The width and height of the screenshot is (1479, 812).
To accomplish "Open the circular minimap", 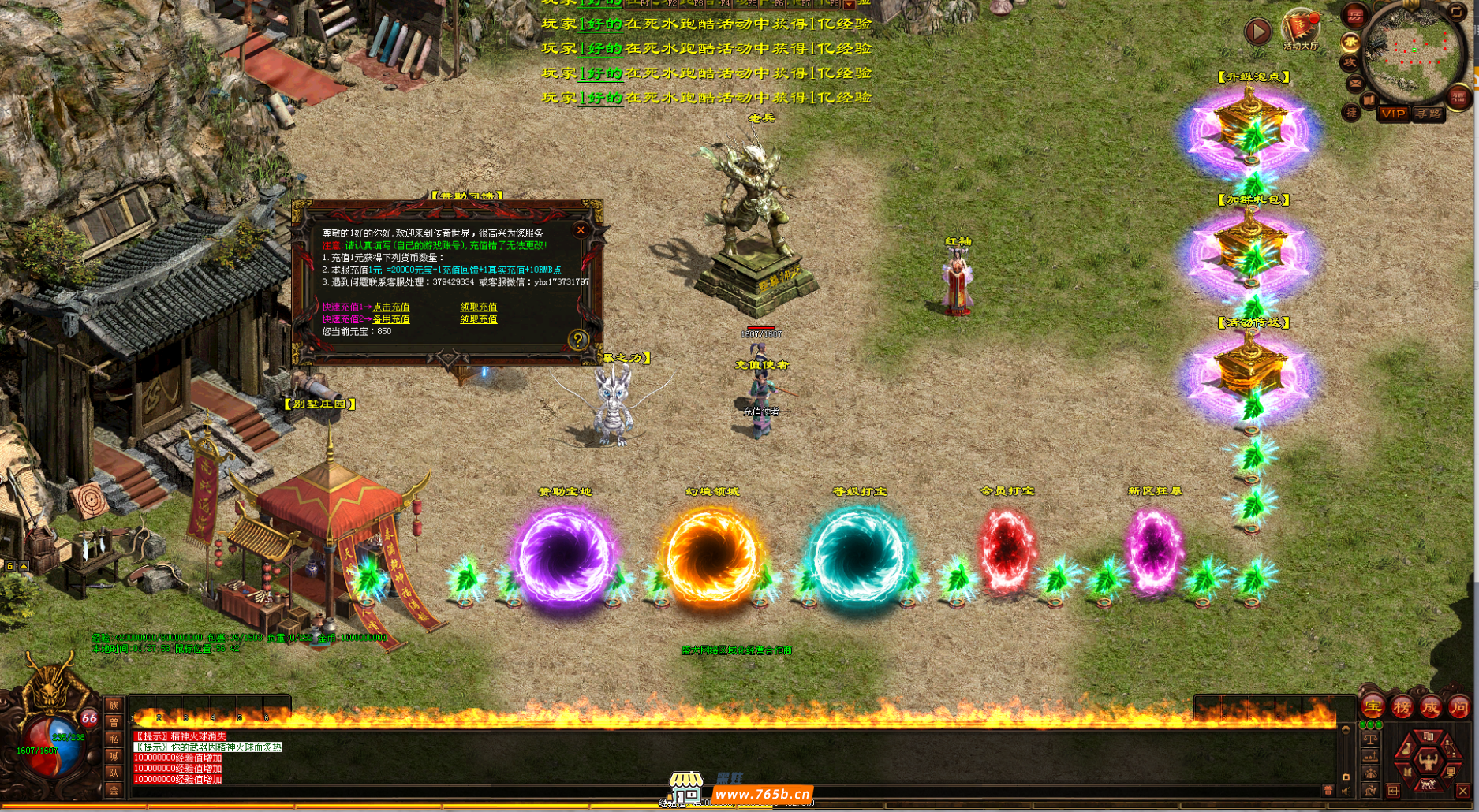I will coord(1414,51).
